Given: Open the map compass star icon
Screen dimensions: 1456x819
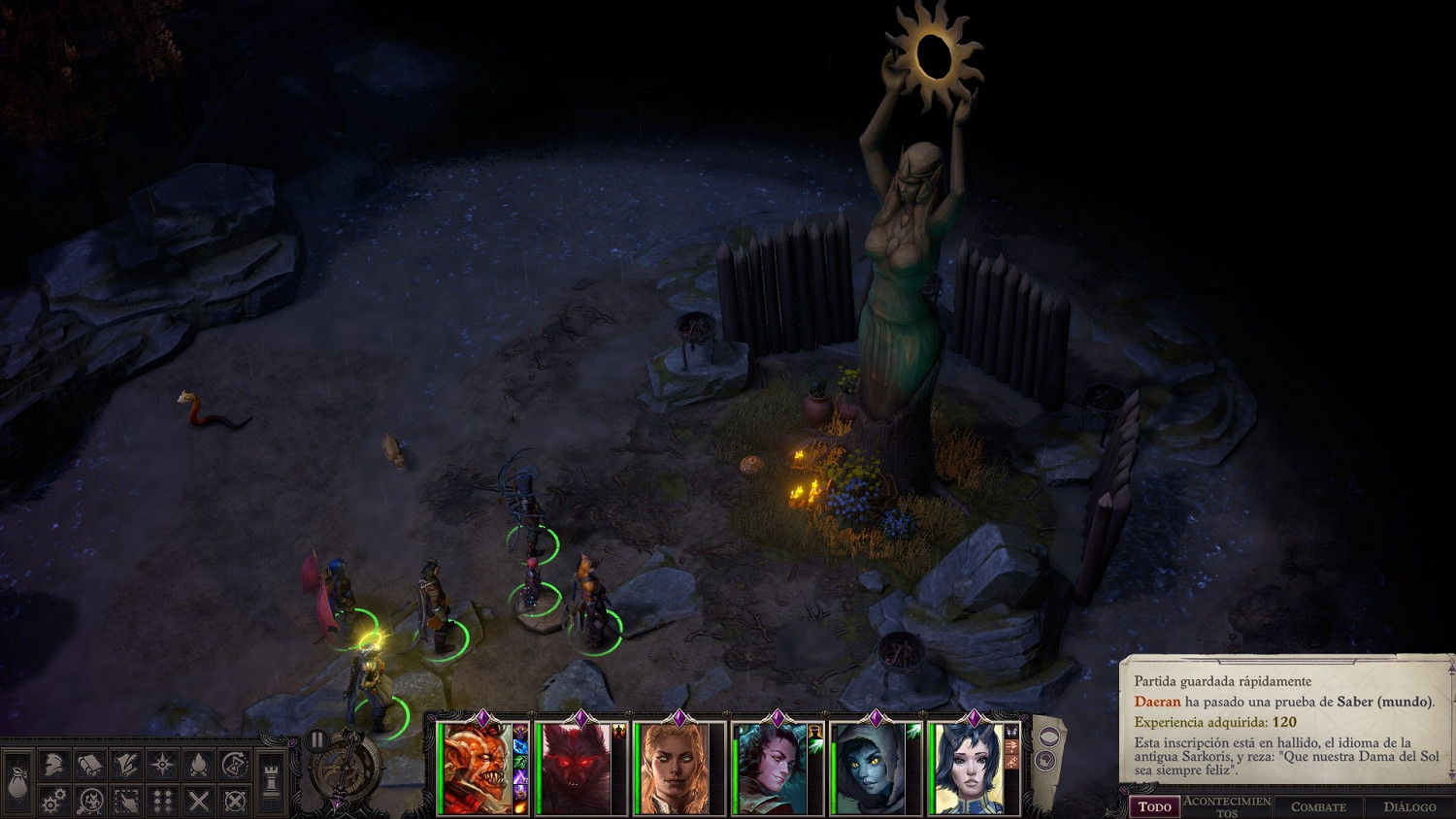Looking at the screenshot, I should pos(162,765).
